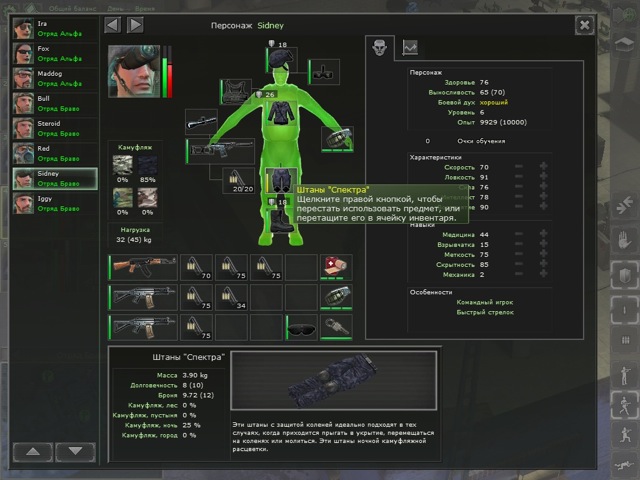Switch to the graph statistics tab
The height and width of the screenshot is (480, 640).
click(x=410, y=46)
